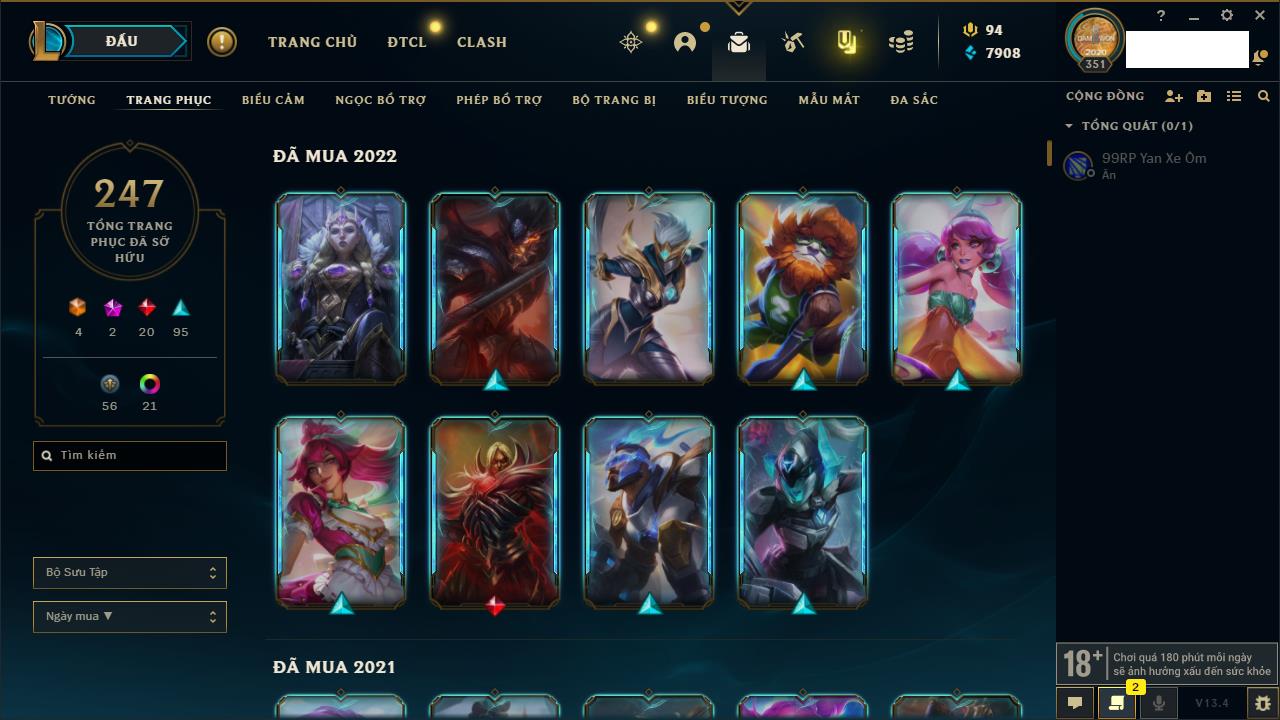1280x720 pixels.
Task: Click the Tìm kiếm search field
Action: coord(130,456)
